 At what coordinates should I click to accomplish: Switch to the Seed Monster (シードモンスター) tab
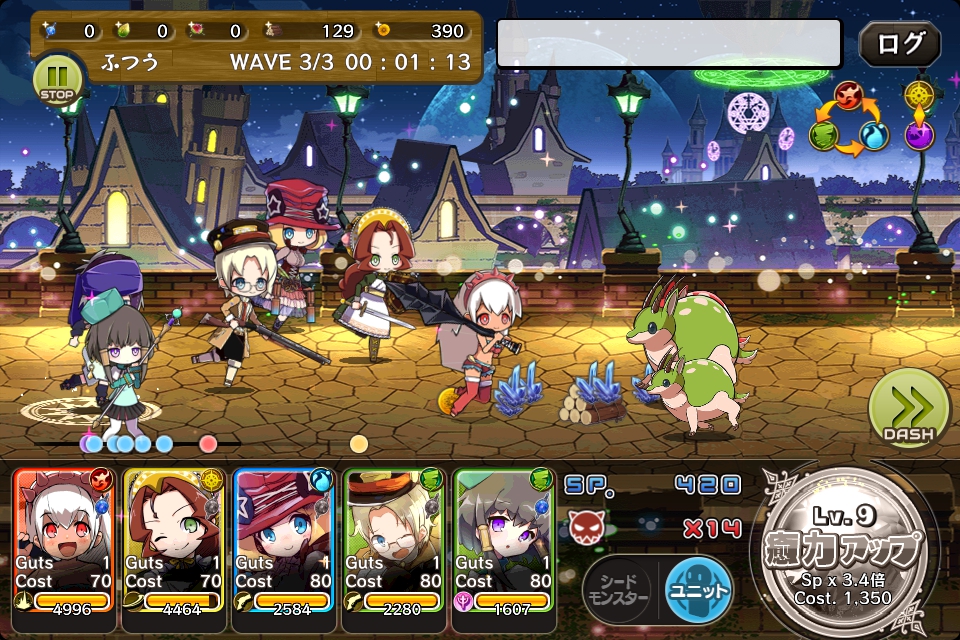click(x=618, y=589)
